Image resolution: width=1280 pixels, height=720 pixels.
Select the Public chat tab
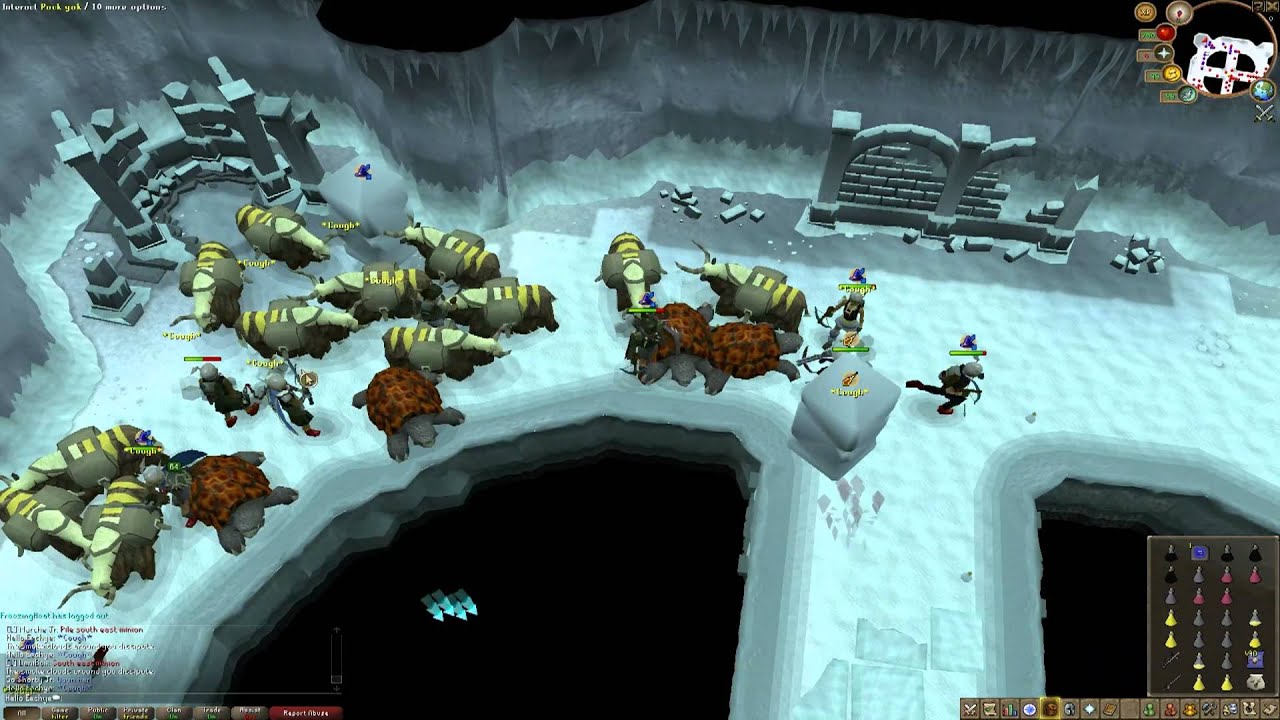(98, 712)
